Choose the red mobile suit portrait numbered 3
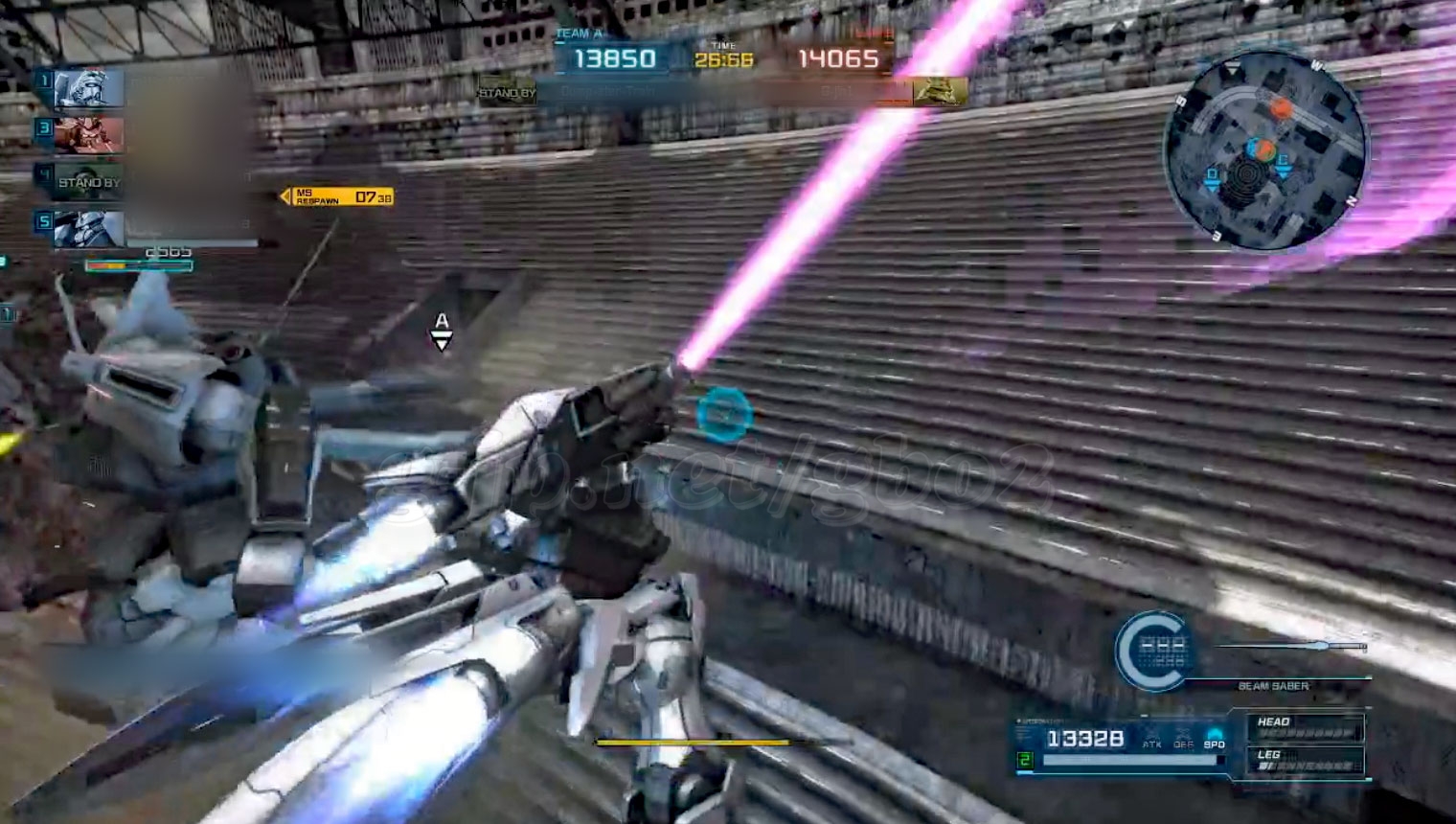 pyautogui.click(x=88, y=135)
